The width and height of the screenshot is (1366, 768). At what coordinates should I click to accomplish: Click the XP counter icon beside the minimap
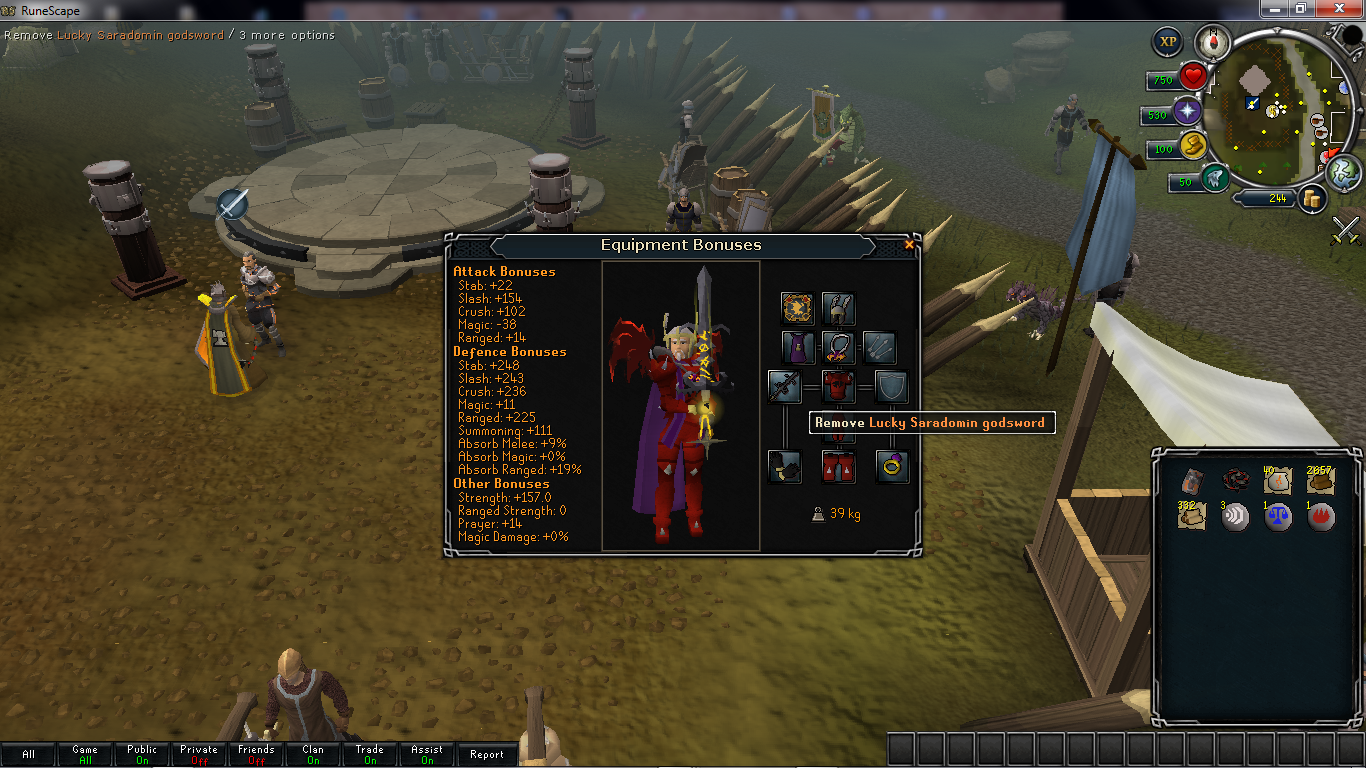tap(1167, 41)
